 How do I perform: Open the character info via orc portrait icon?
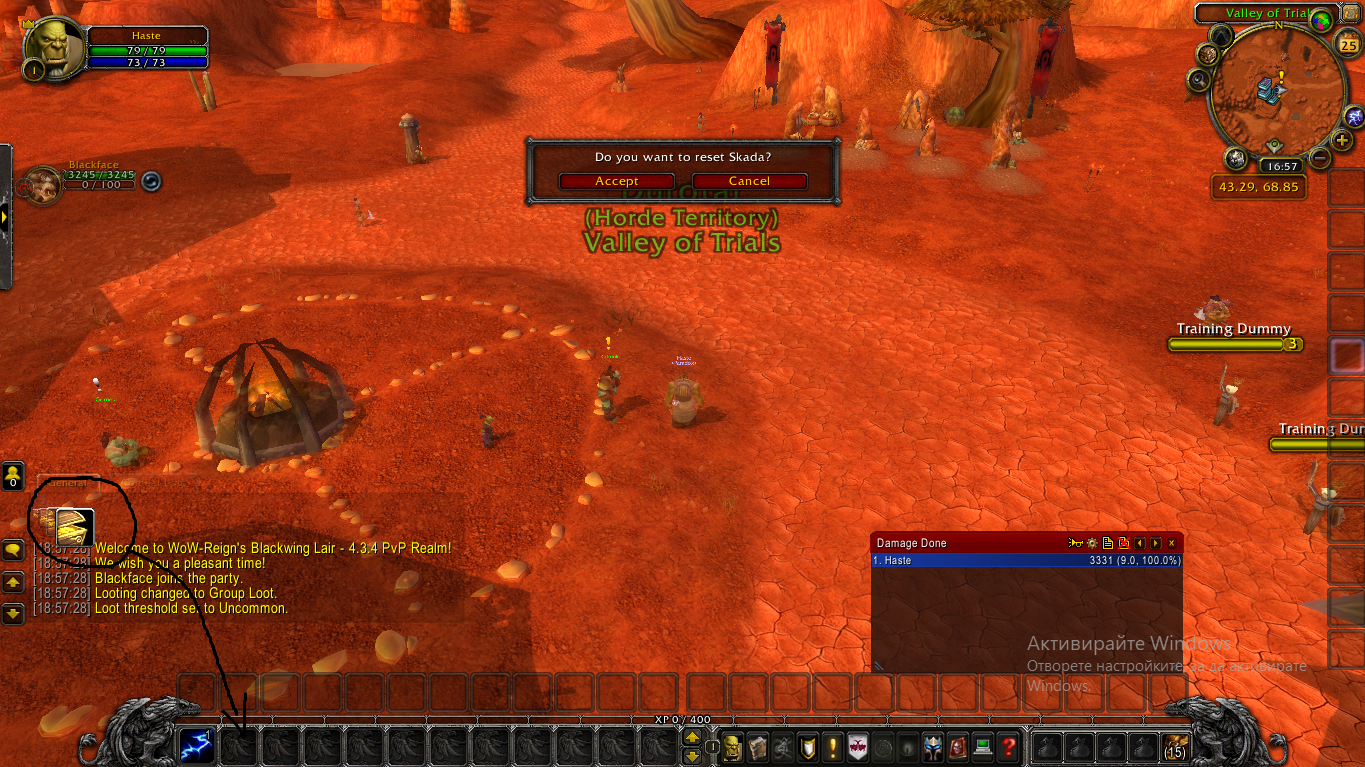[x=733, y=747]
